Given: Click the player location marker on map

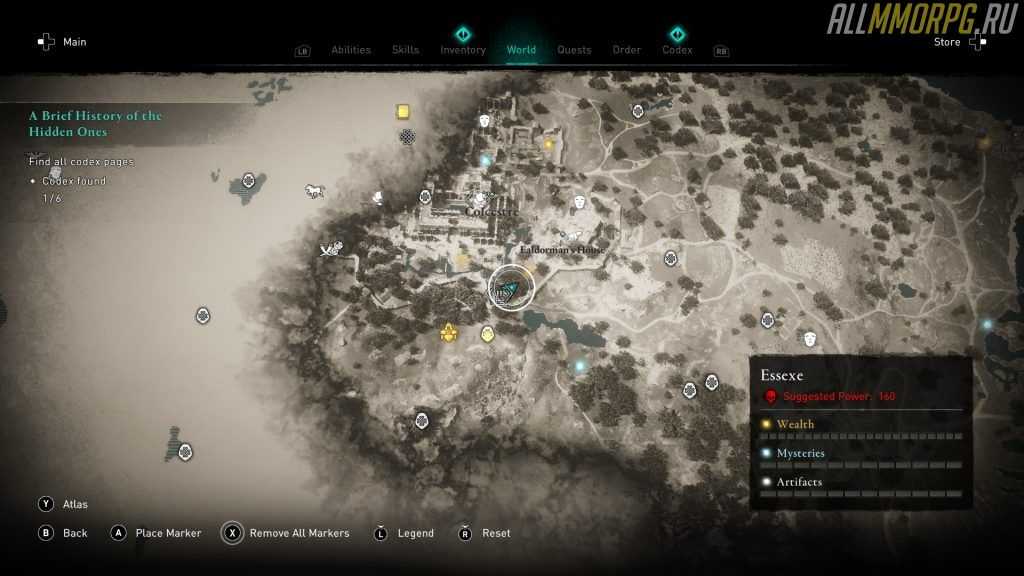Looking at the screenshot, I should (x=511, y=288).
